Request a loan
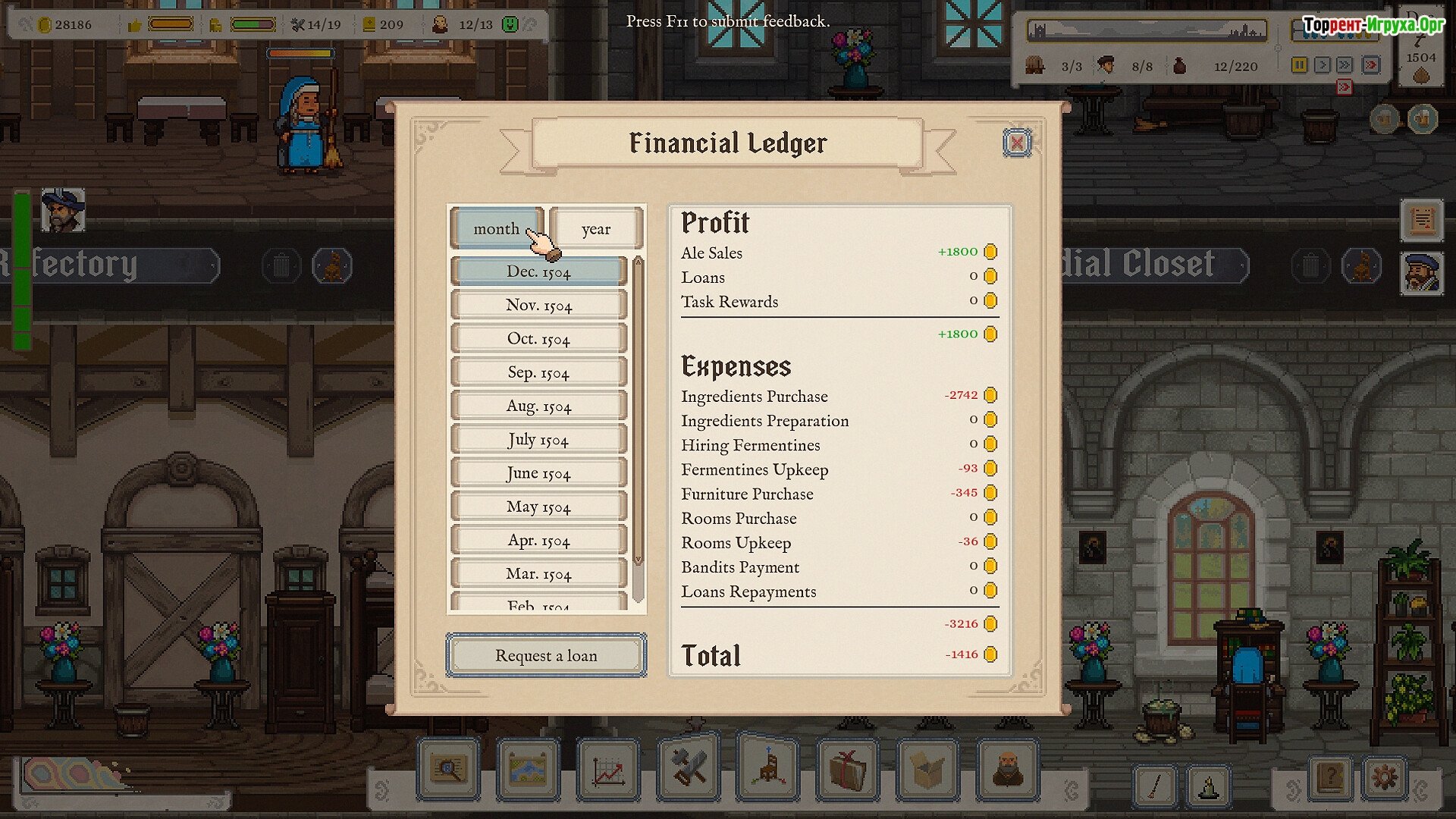Image resolution: width=1456 pixels, height=819 pixels. coord(546,655)
